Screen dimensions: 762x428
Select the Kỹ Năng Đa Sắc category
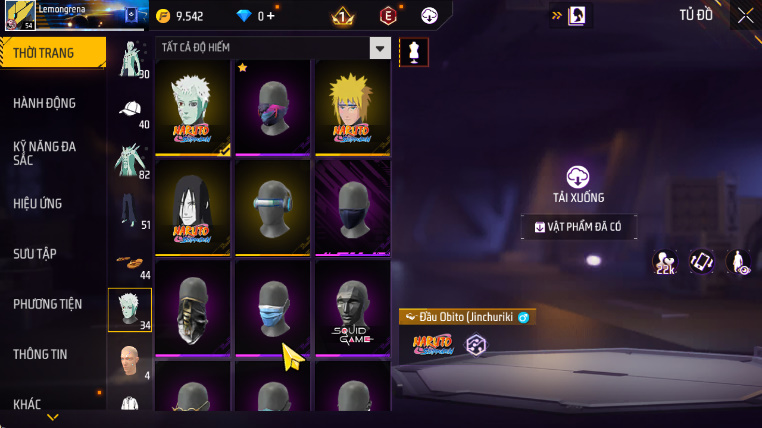[45, 153]
